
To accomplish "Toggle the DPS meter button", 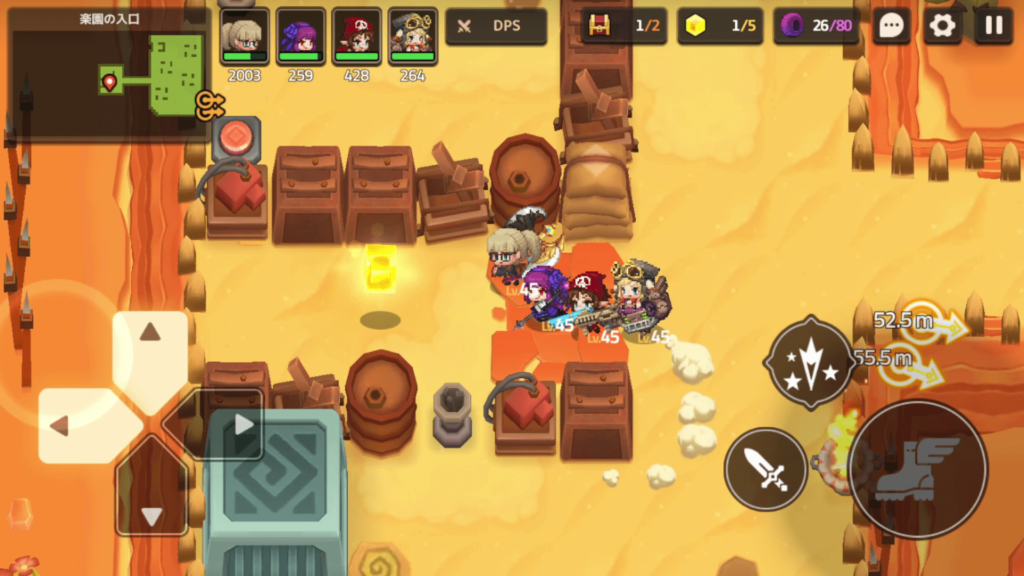I will (496, 27).
